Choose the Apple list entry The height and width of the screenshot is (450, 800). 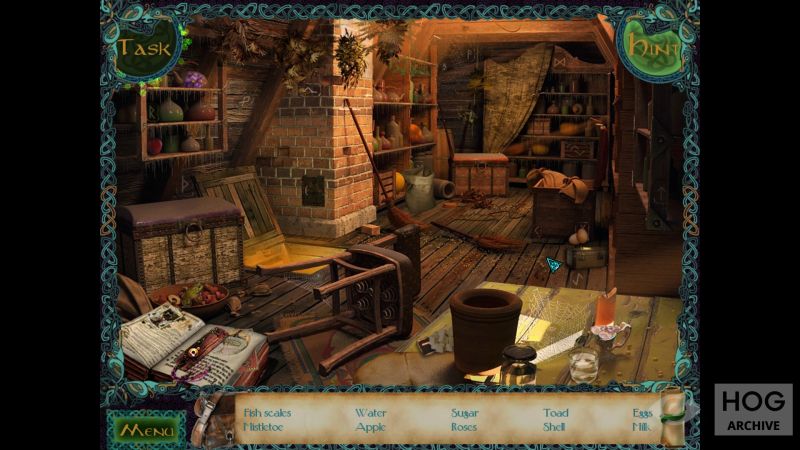(x=370, y=427)
